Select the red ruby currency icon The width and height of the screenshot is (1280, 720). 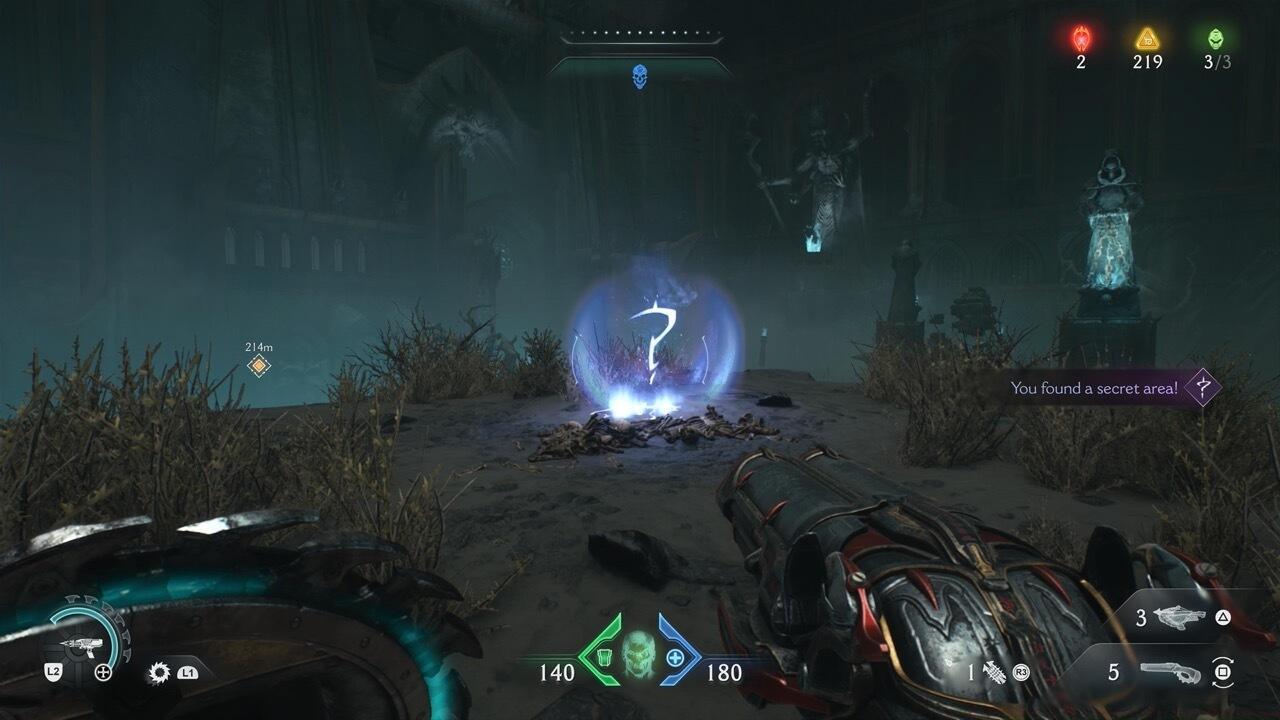(x=1081, y=39)
